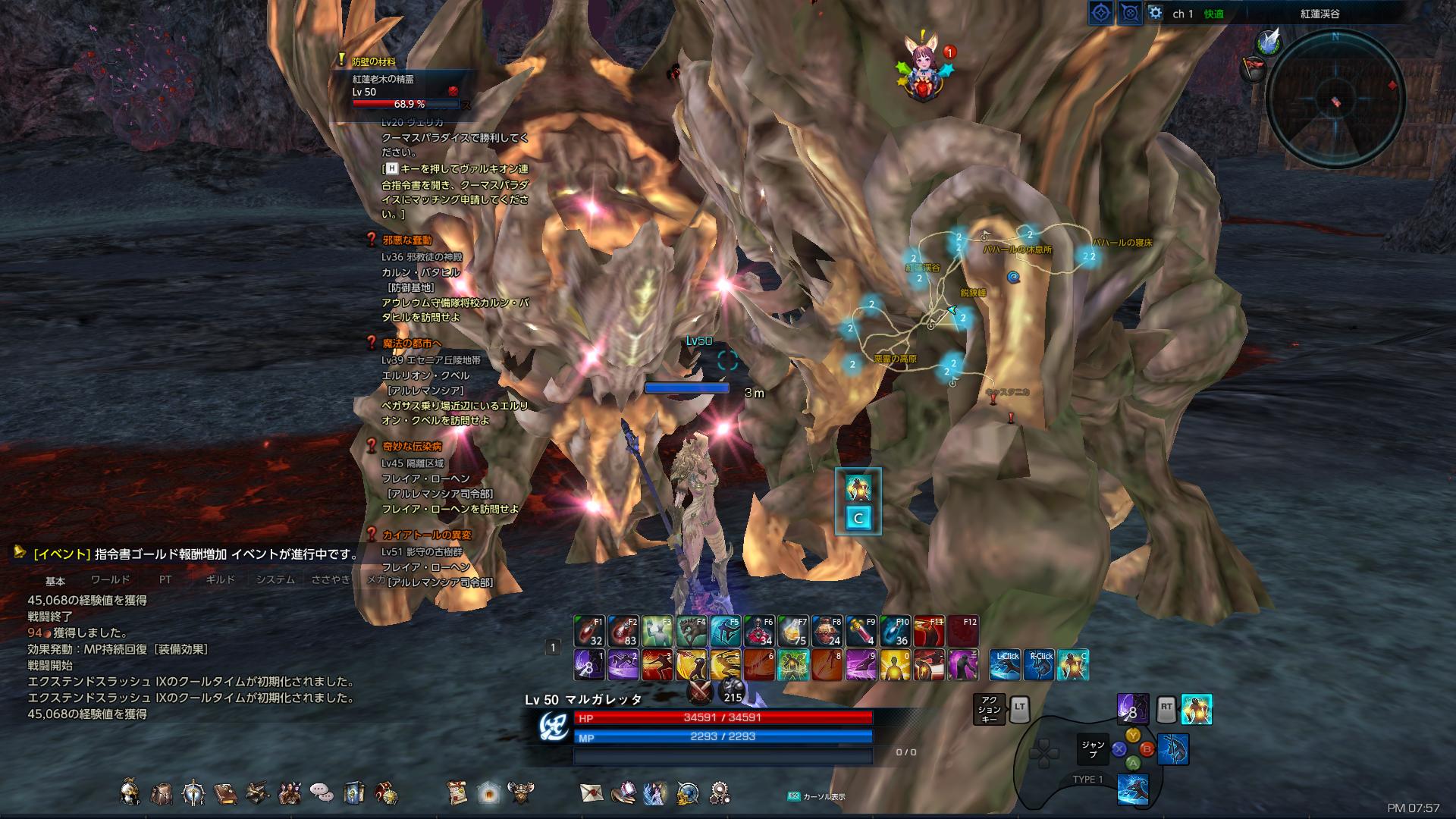Image resolution: width=1456 pixels, height=819 pixels.
Task: Expand the ch 1 channel selector
Action: click(1181, 12)
